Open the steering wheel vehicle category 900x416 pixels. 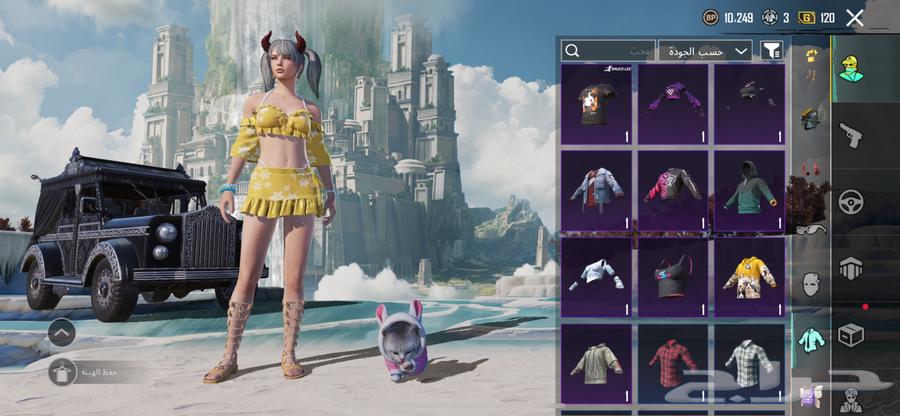(851, 201)
